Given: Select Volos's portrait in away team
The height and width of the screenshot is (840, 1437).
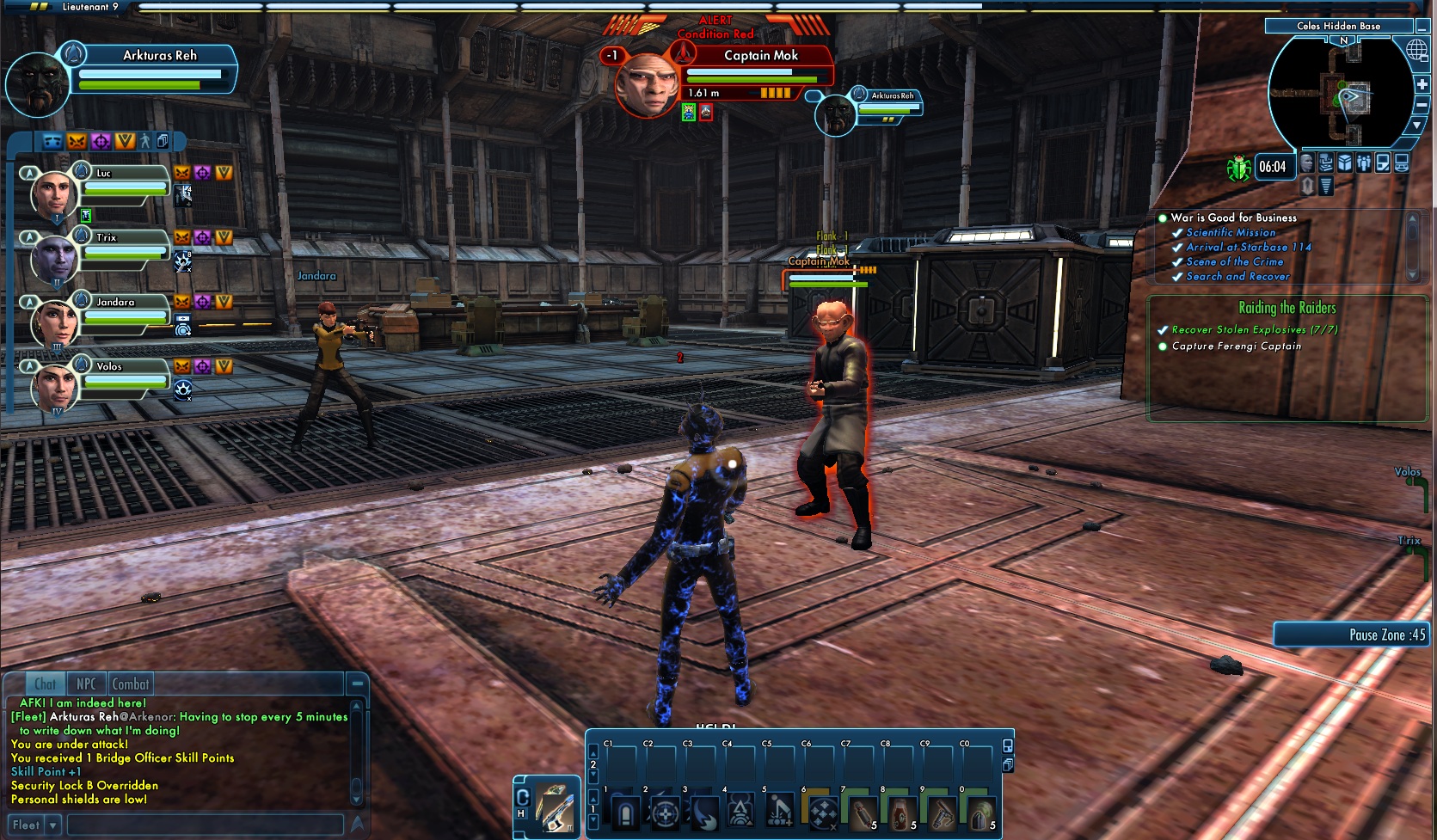Looking at the screenshot, I should pyautogui.click(x=53, y=387).
